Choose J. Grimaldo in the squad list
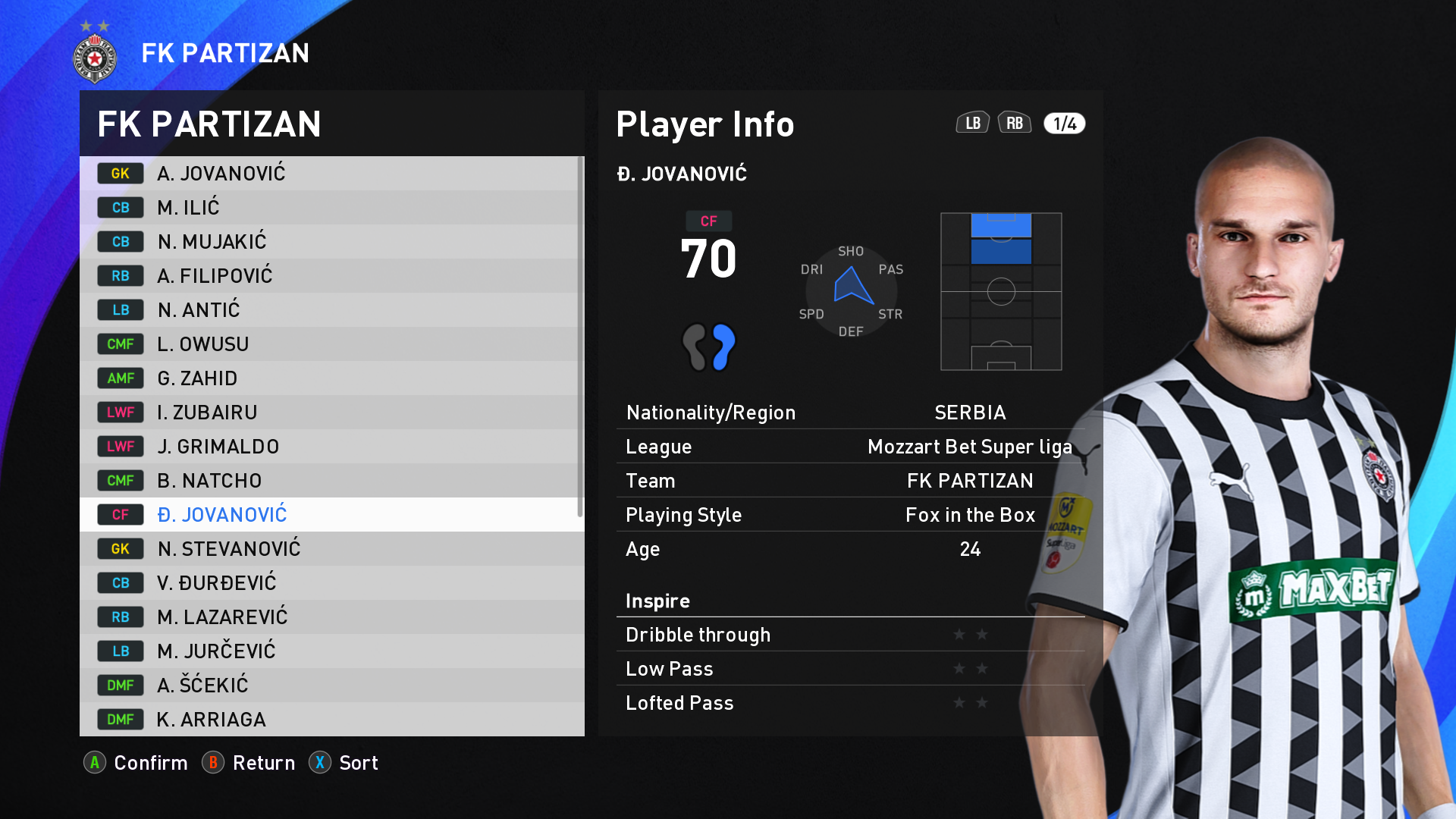Image resolution: width=1456 pixels, height=819 pixels. (331, 447)
